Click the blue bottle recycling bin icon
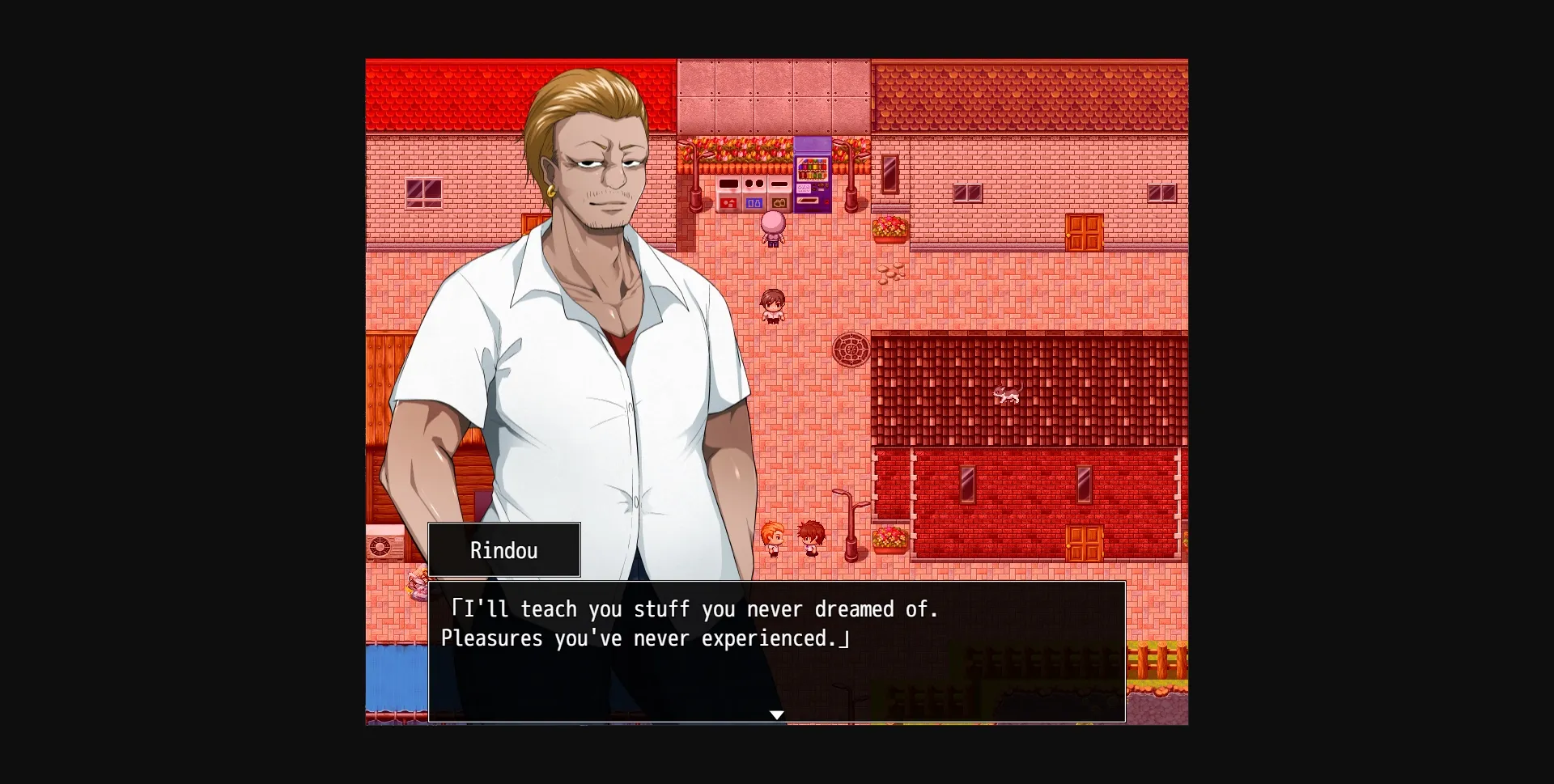 click(x=754, y=203)
